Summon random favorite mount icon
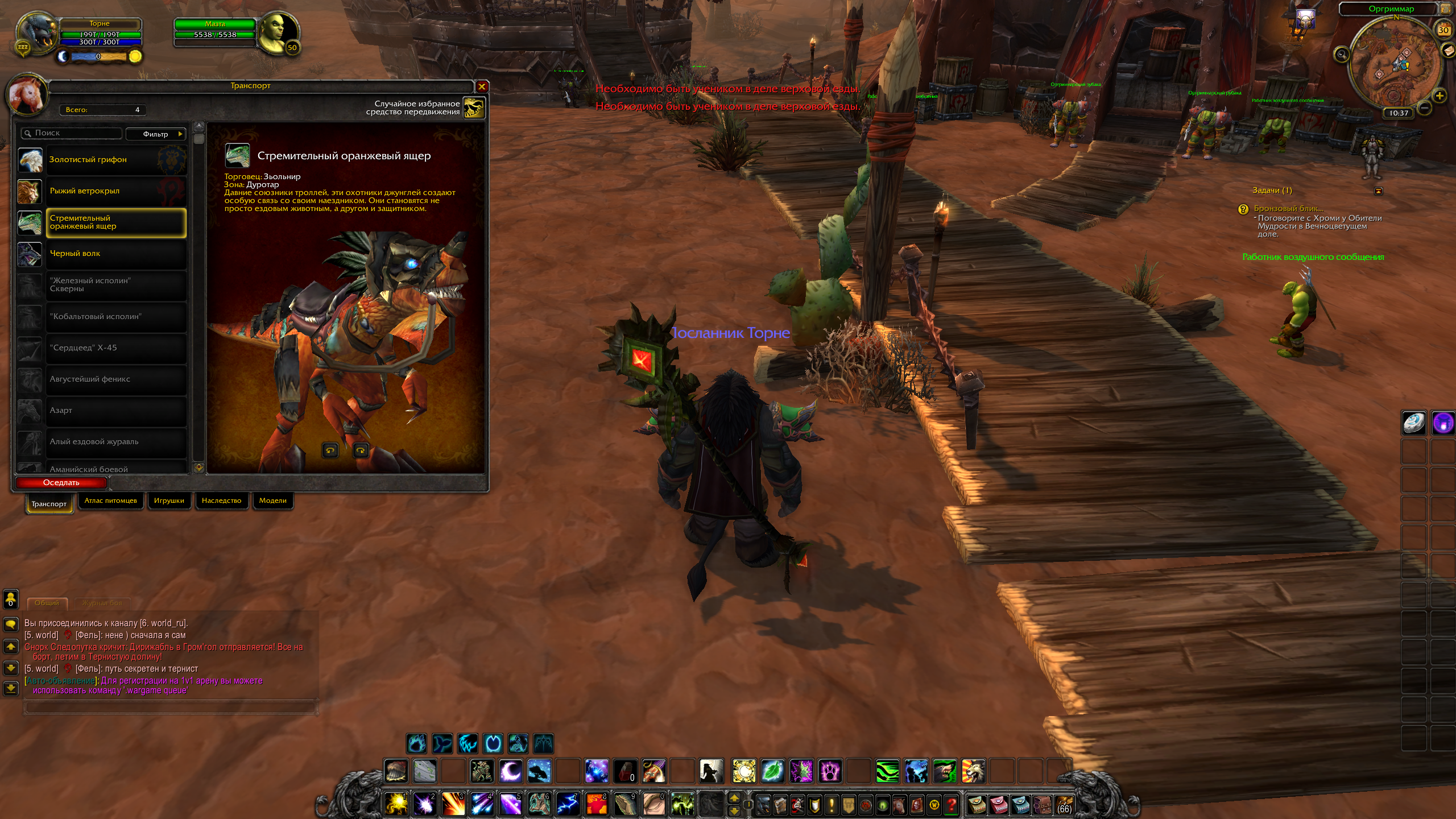The image size is (1456, 819). pyautogui.click(x=474, y=107)
